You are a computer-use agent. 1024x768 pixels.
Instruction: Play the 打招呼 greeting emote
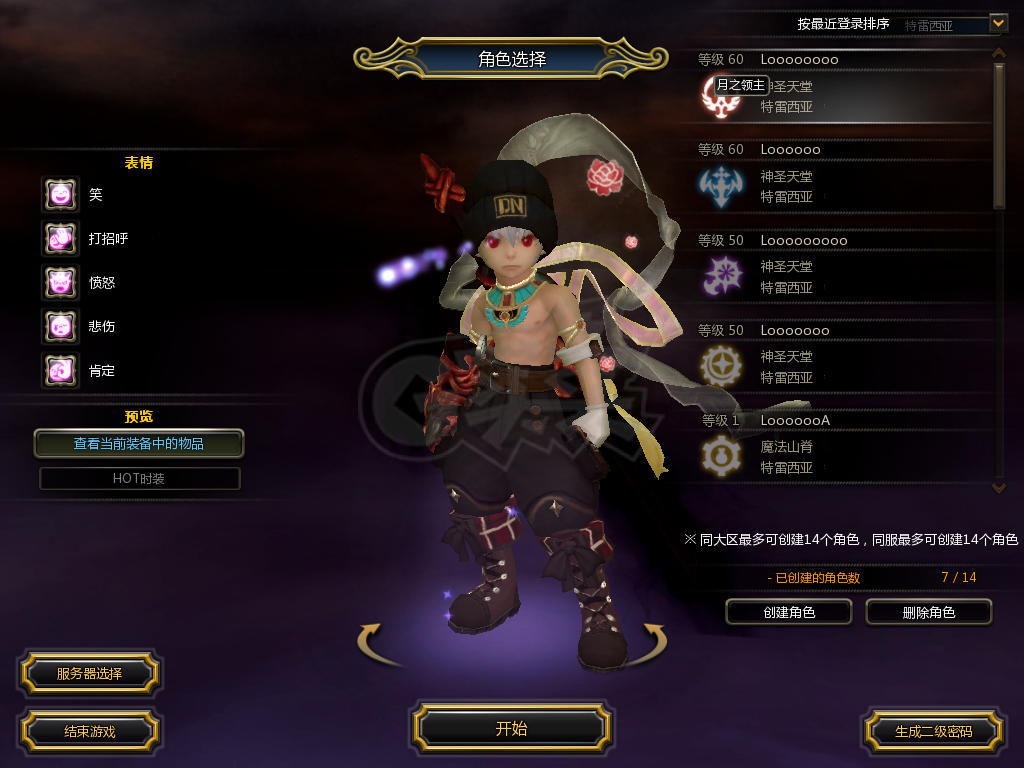click(x=60, y=238)
